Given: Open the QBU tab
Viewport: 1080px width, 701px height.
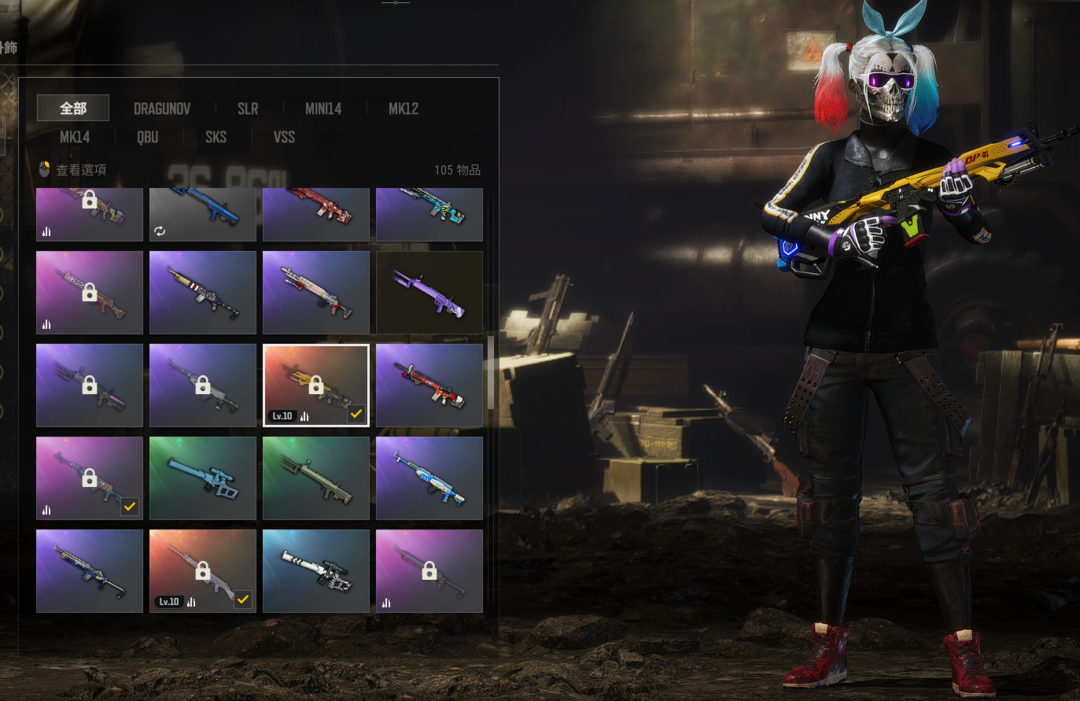Looking at the screenshot, I should pyautogui.click(x=148, y=137).
